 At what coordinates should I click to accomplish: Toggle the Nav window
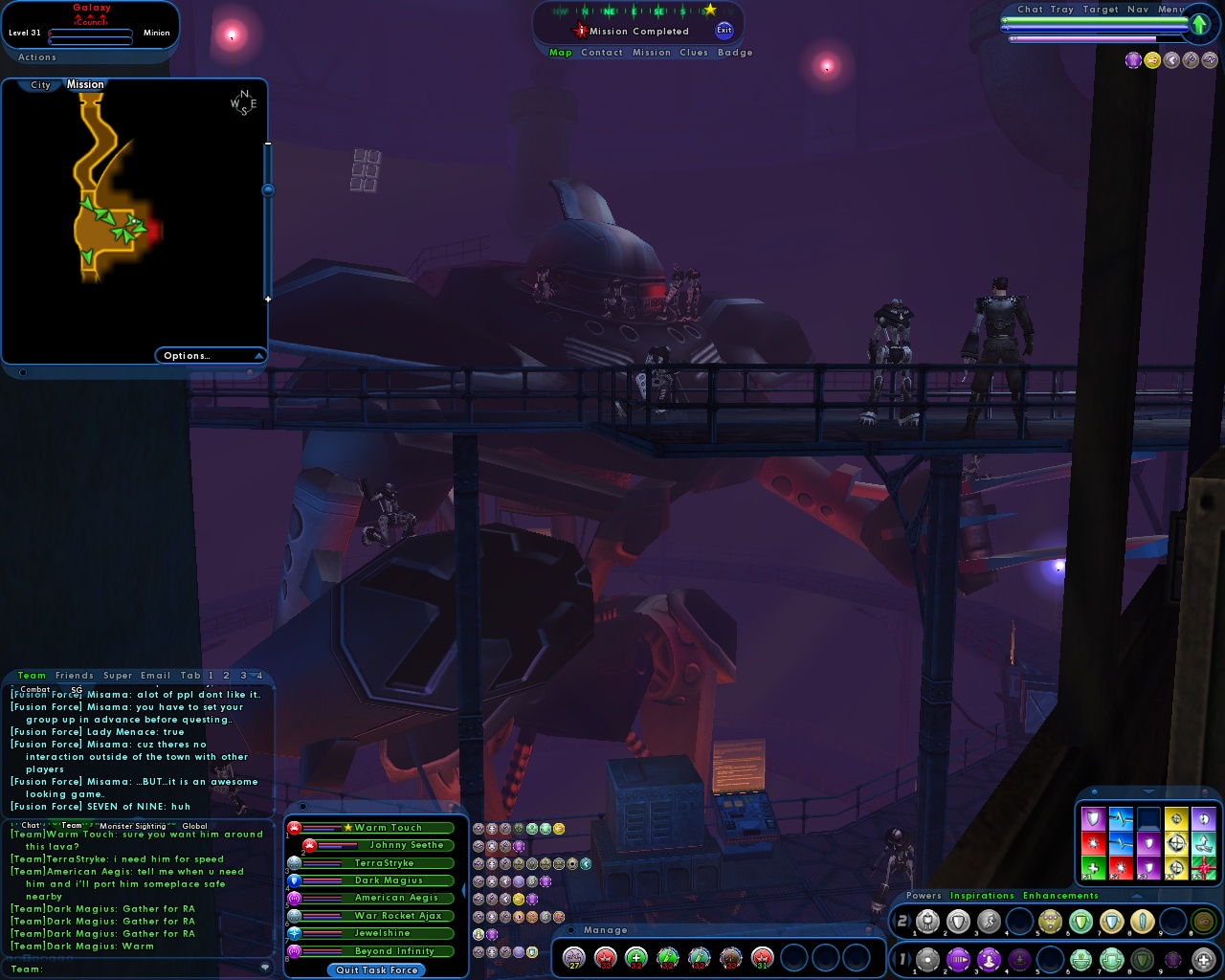1138,10
